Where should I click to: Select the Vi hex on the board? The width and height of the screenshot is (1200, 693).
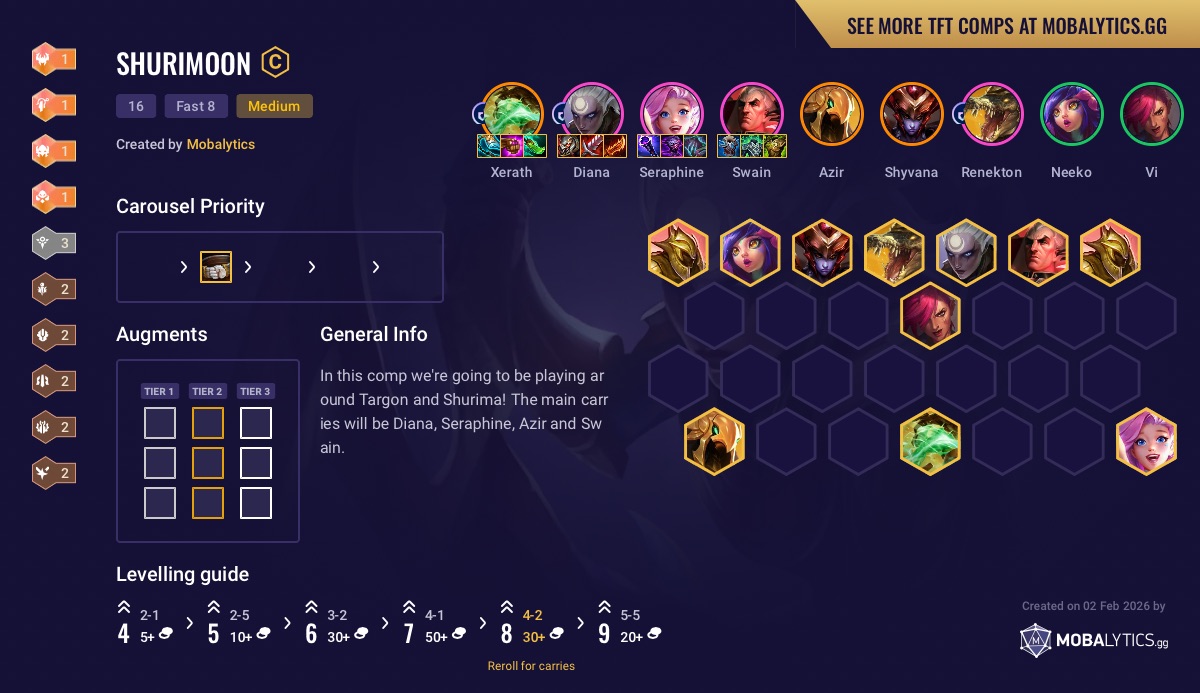point(930,316)
